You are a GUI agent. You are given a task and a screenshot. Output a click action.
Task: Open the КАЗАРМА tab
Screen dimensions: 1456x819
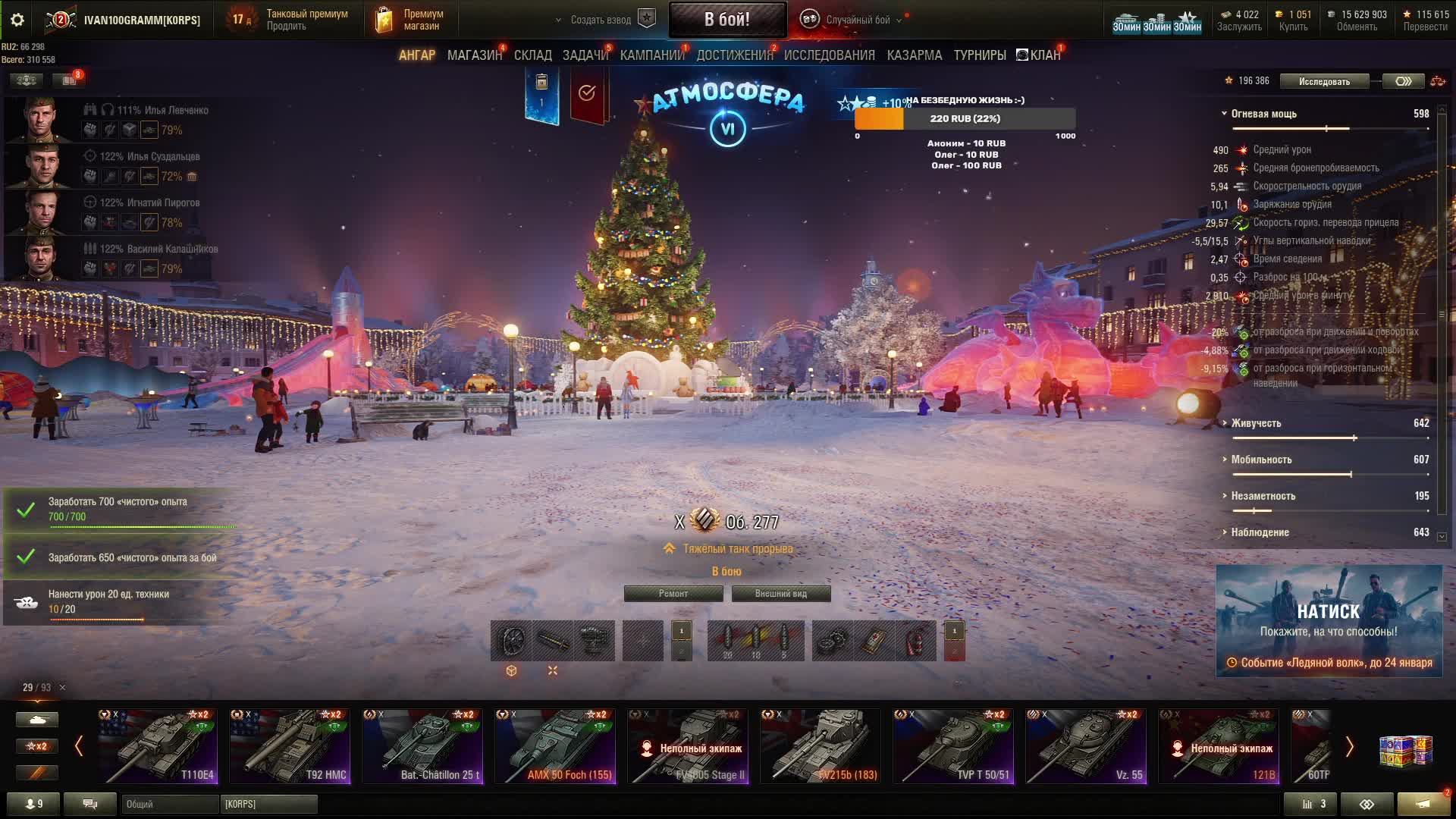(914, 55)
